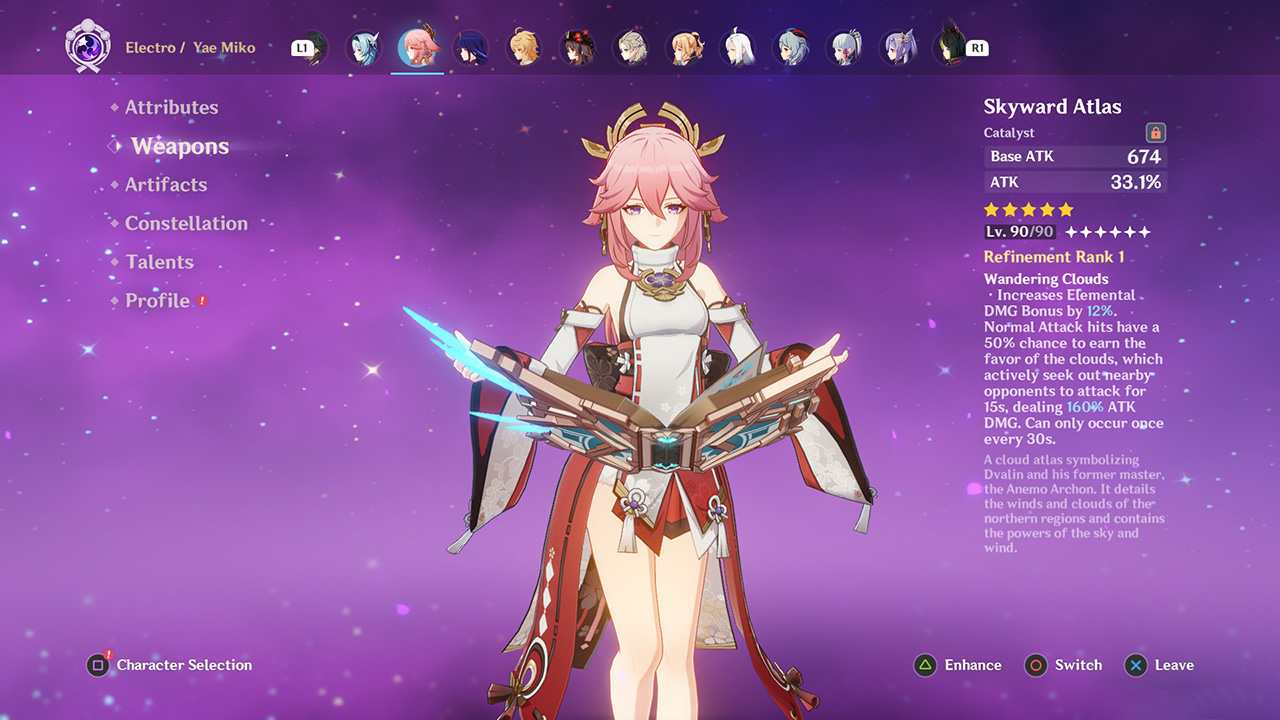1280x720 pixels.
Task: Switch to the blond Aether portrait
Action: [523, 48]
